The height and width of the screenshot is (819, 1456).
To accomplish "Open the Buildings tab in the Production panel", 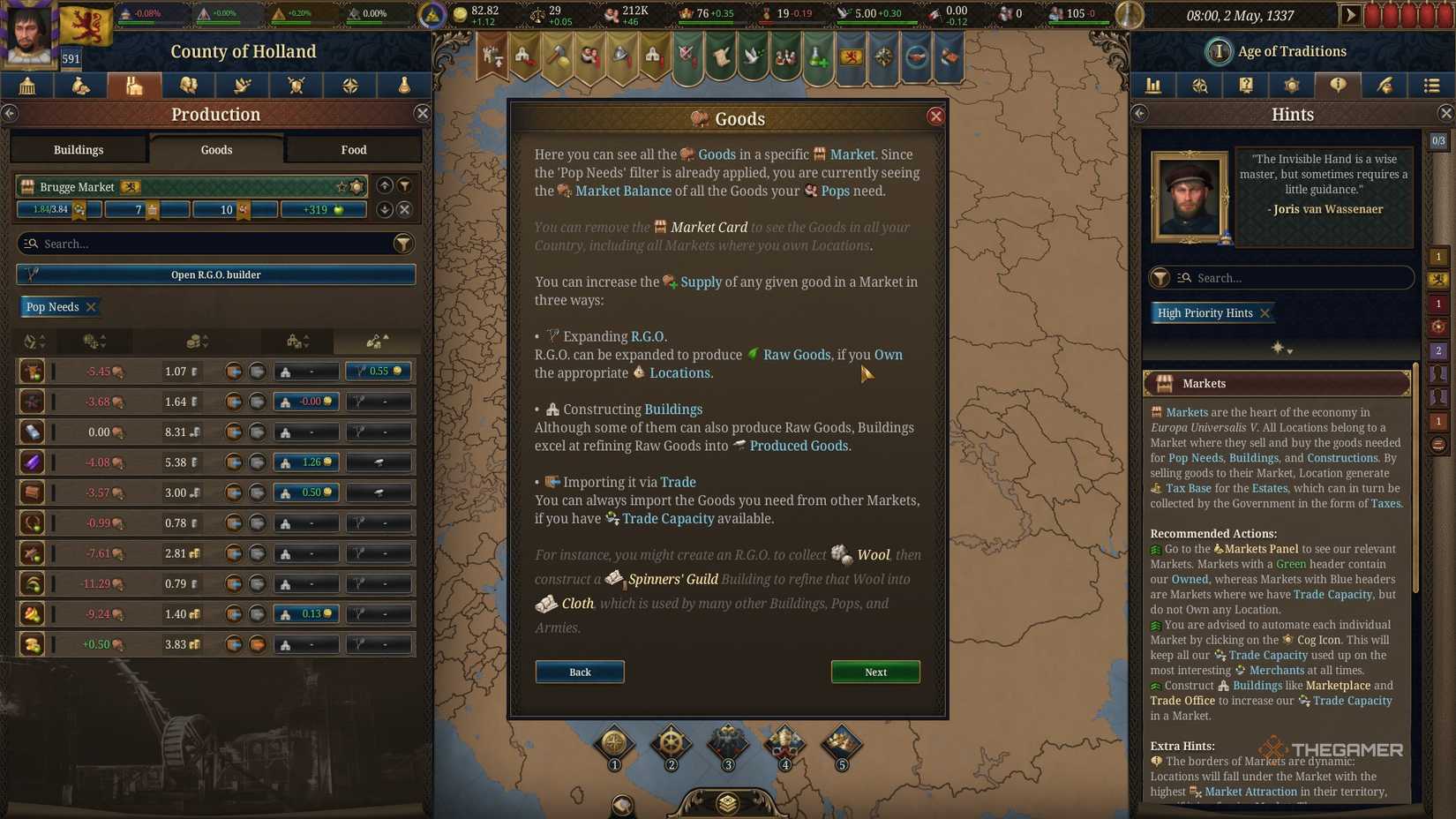I will pos(79,149).
